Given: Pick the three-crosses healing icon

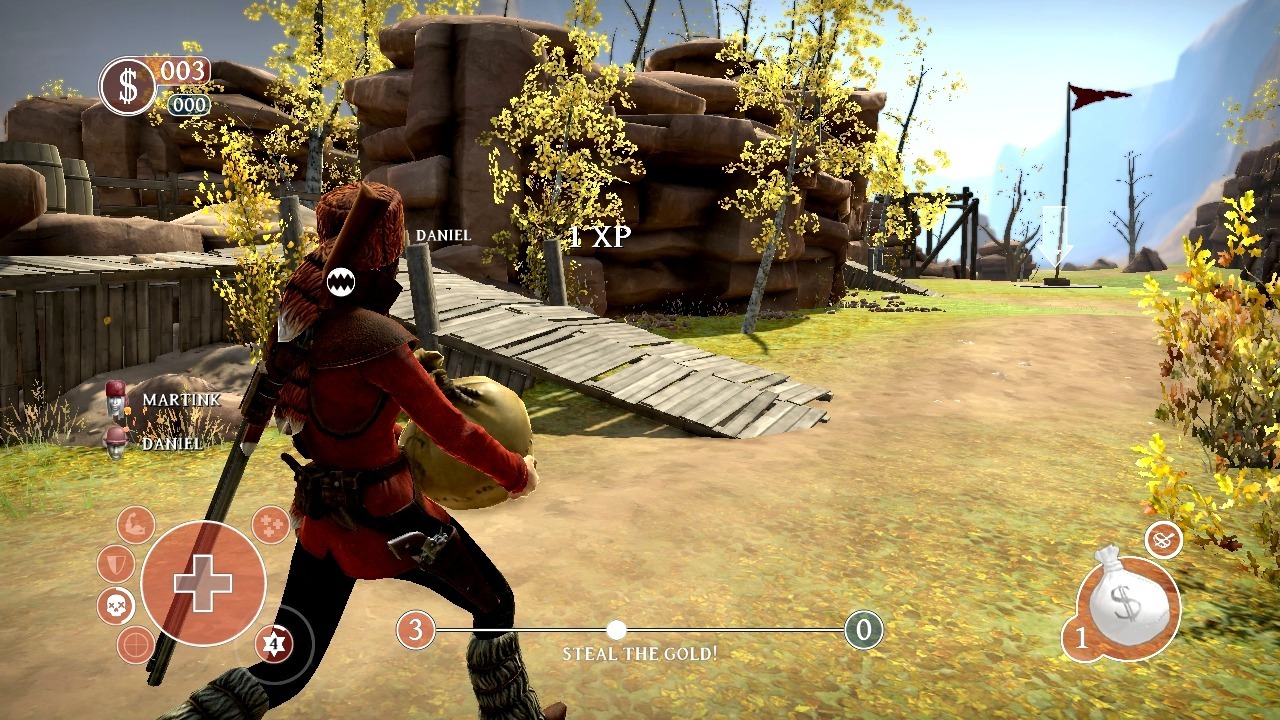Looking at the screenshot, I should [x=270, y=524].
